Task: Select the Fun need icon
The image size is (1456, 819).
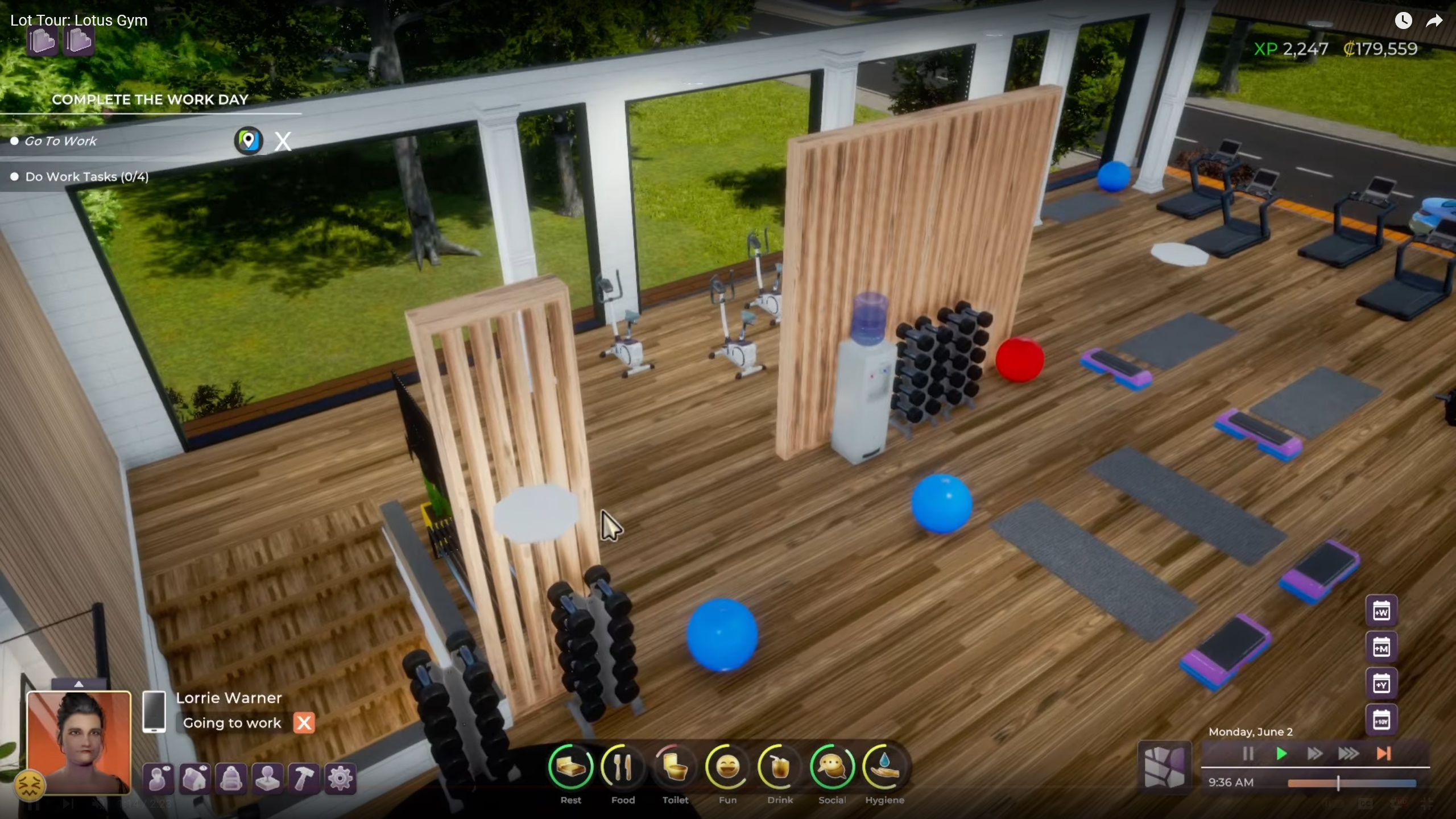Action: pos(727,768)
